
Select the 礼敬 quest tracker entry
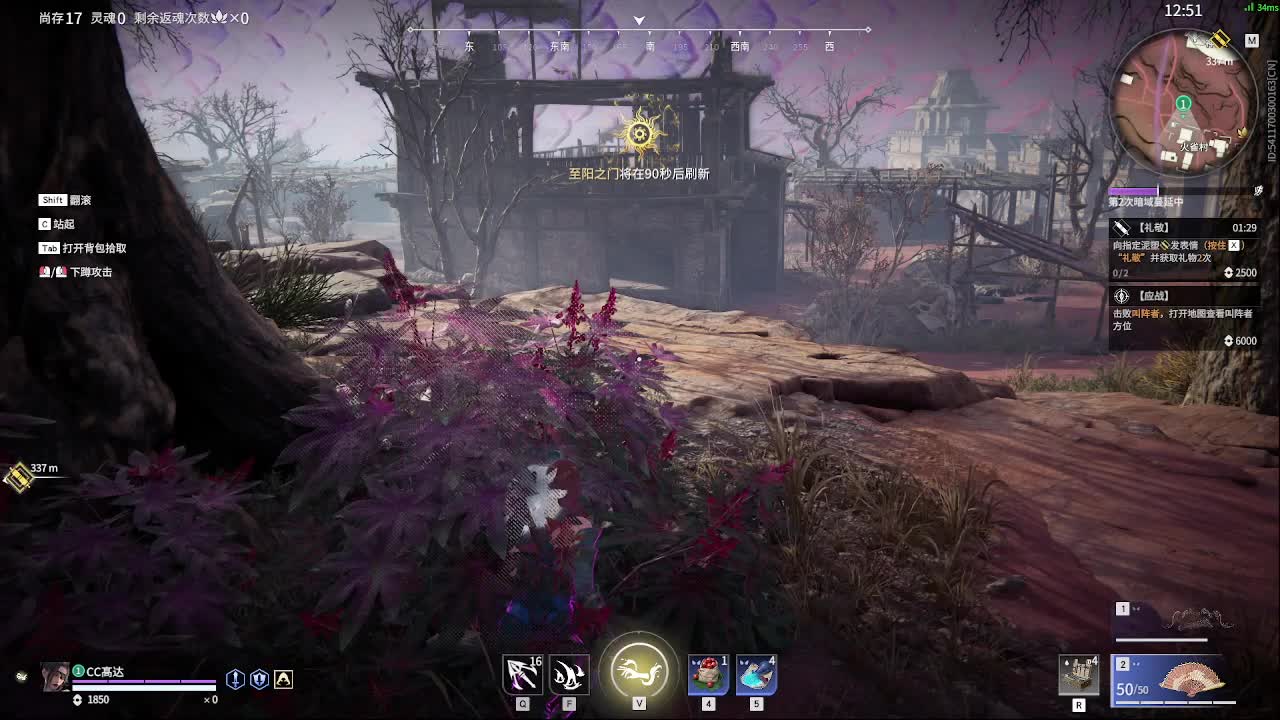pos(1184,249)
